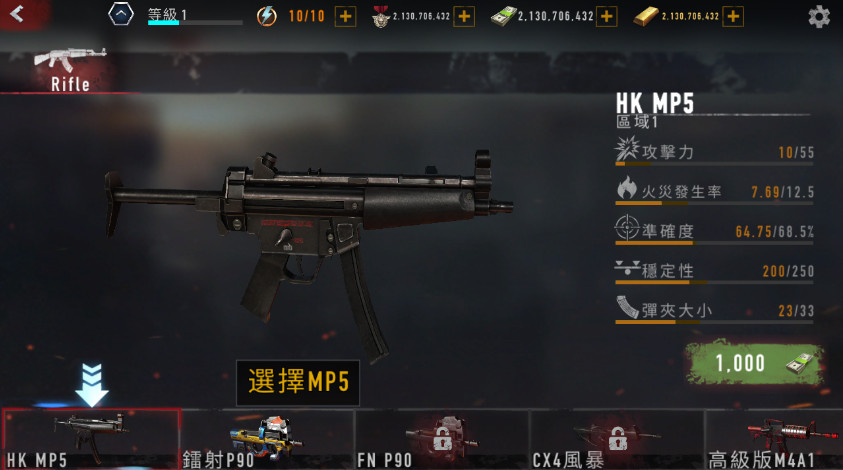The width and height of the screenshot is (843, 470).
Task: Add energy with the plus next to 10/10
Action: point(345,17)
